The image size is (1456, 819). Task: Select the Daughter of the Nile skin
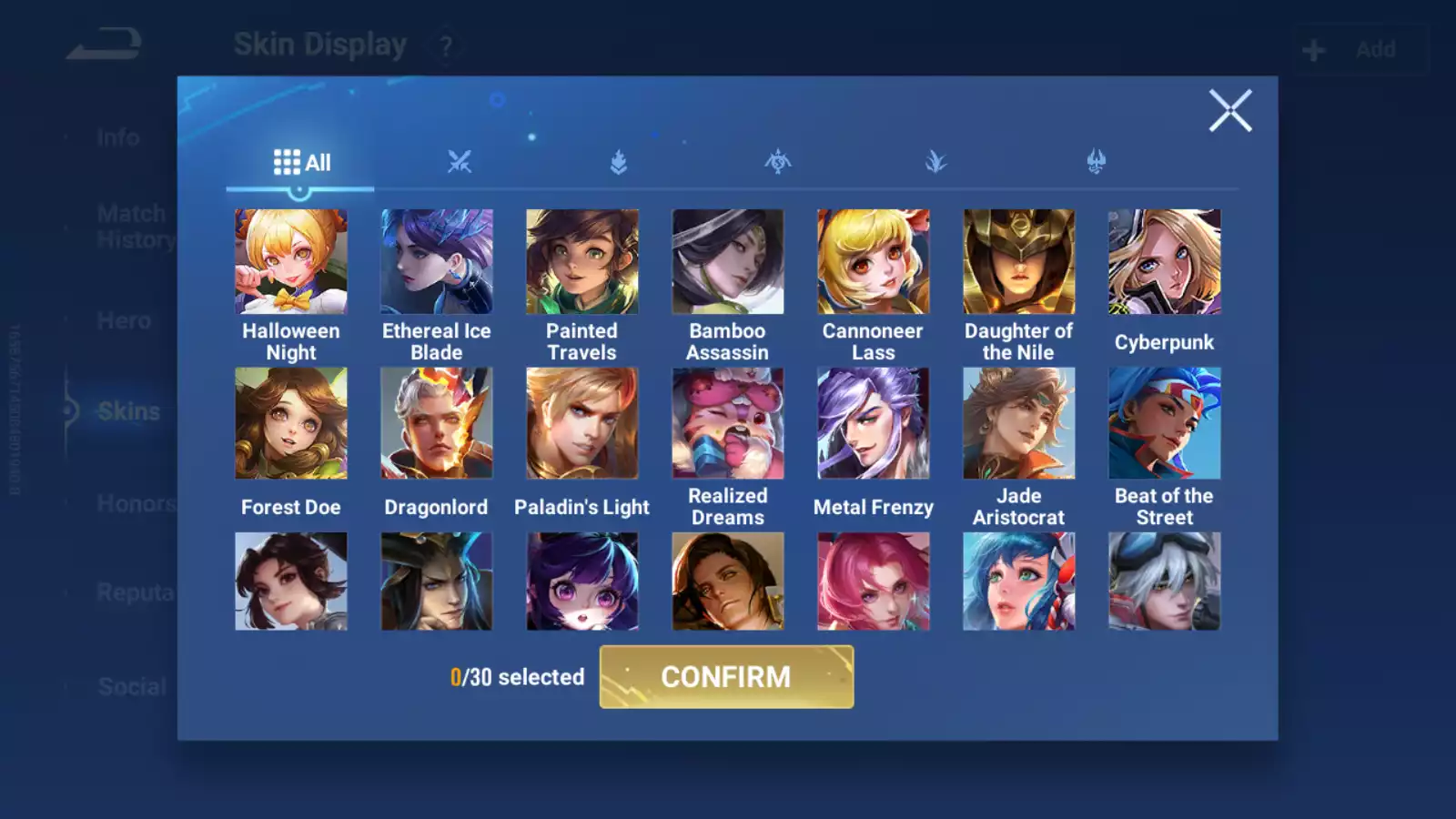click(1018, 261)
